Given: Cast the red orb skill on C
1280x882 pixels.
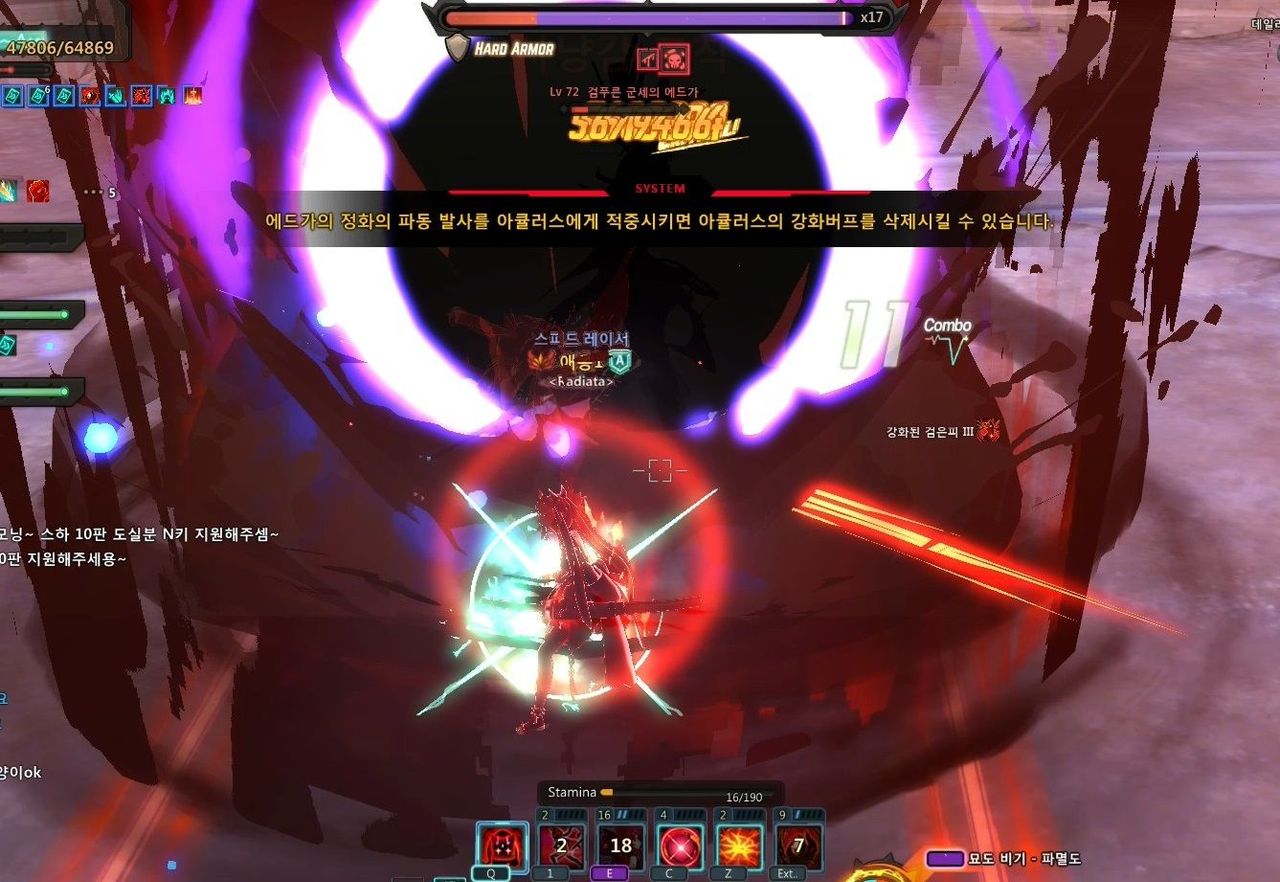Looking at the screenshot, I should tap(681, 847).
